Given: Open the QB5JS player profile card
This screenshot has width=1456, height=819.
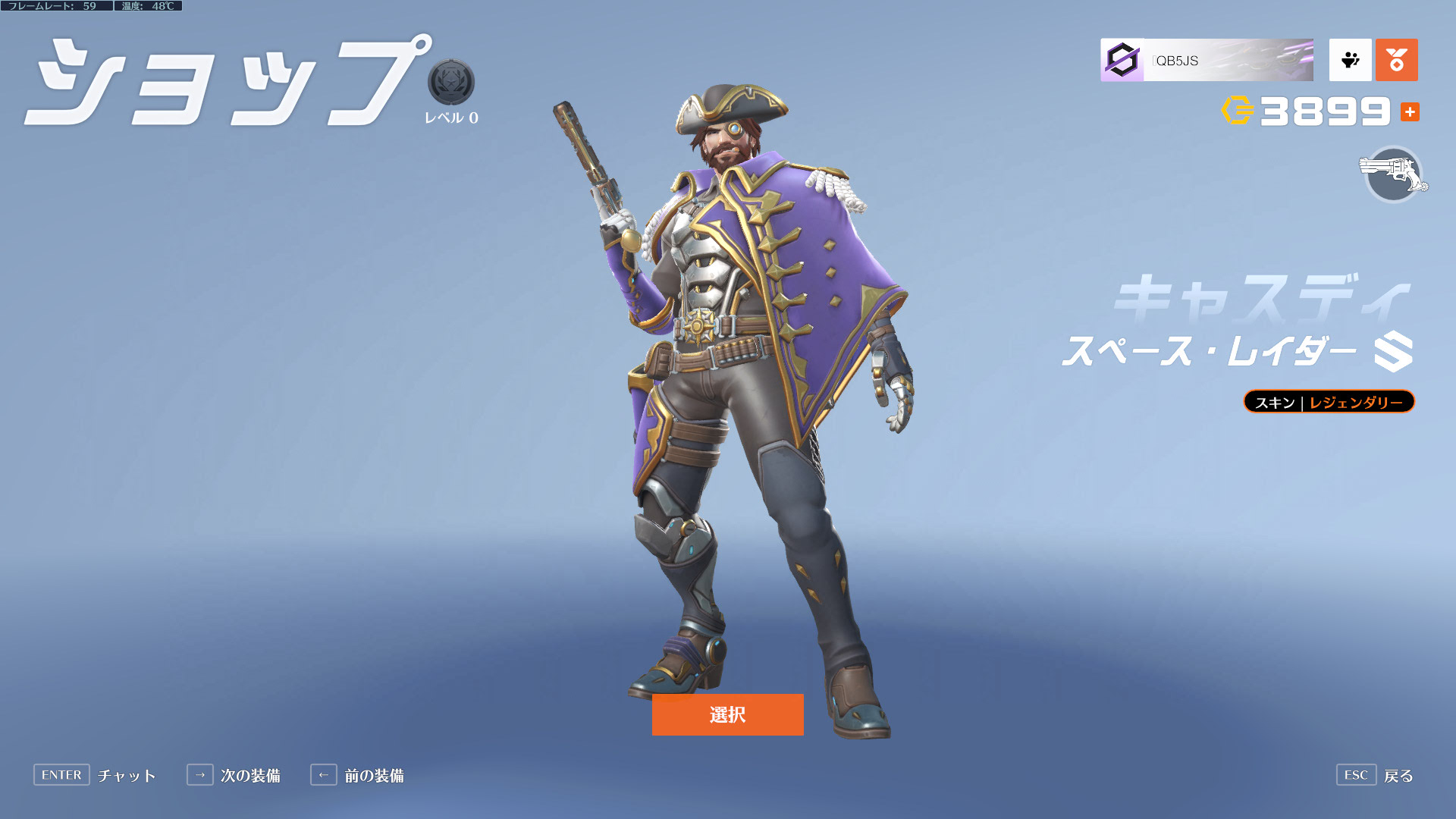Looking at the screenshot, I should coord(1207,60).
